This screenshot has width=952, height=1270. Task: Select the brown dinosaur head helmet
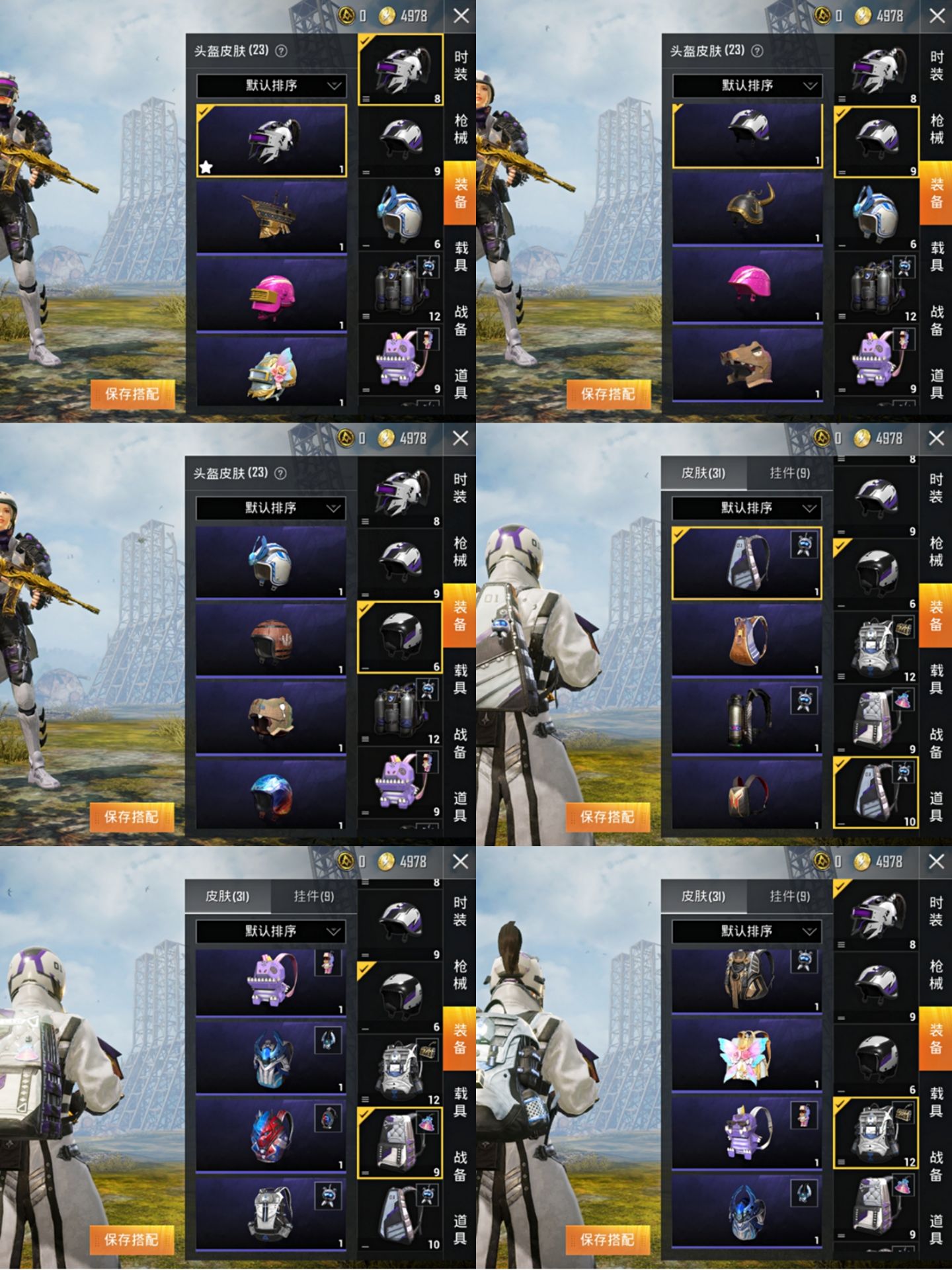tap(747, 363)
